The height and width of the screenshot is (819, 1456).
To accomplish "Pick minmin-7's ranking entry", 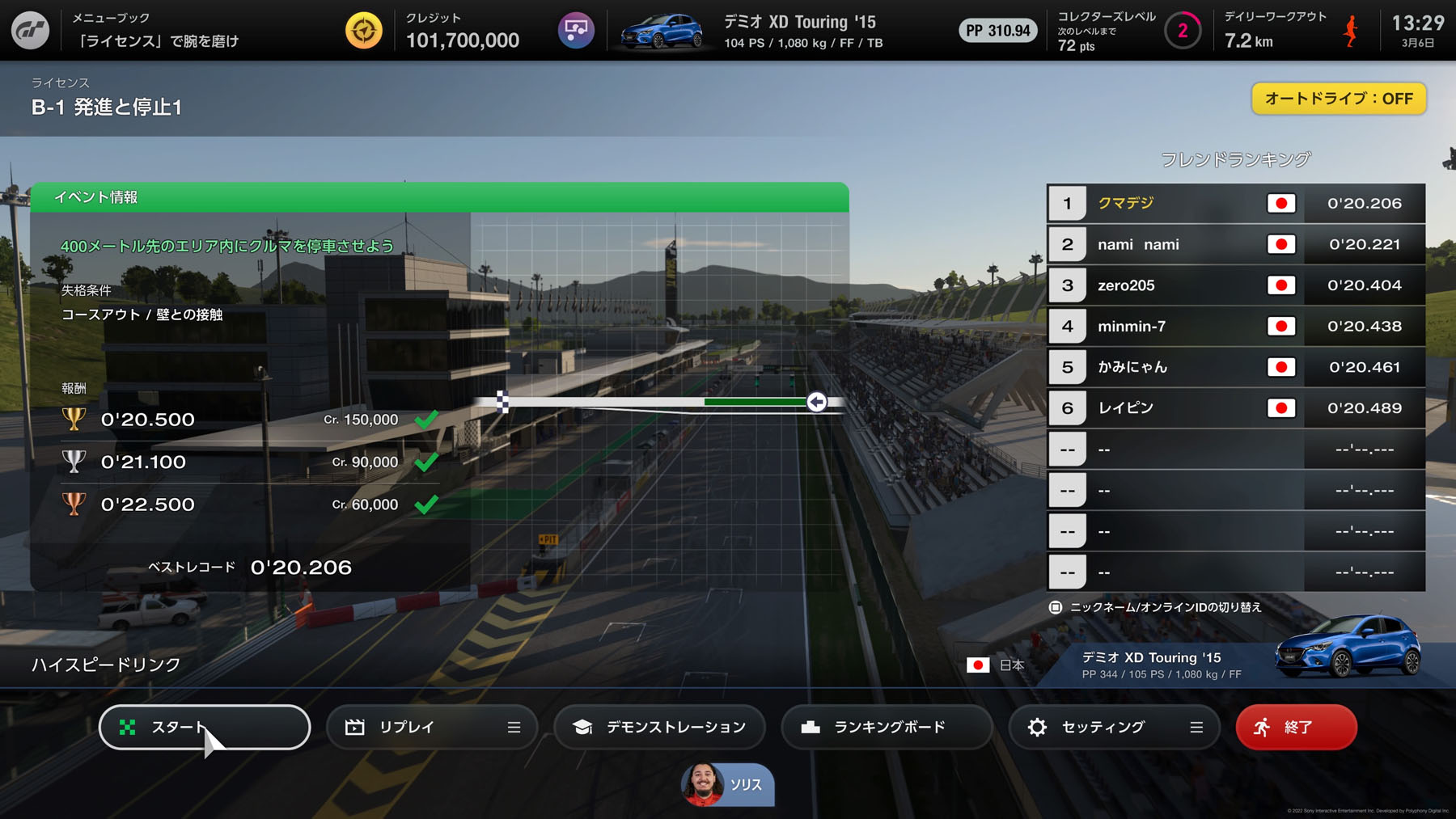I will 1235,327.
